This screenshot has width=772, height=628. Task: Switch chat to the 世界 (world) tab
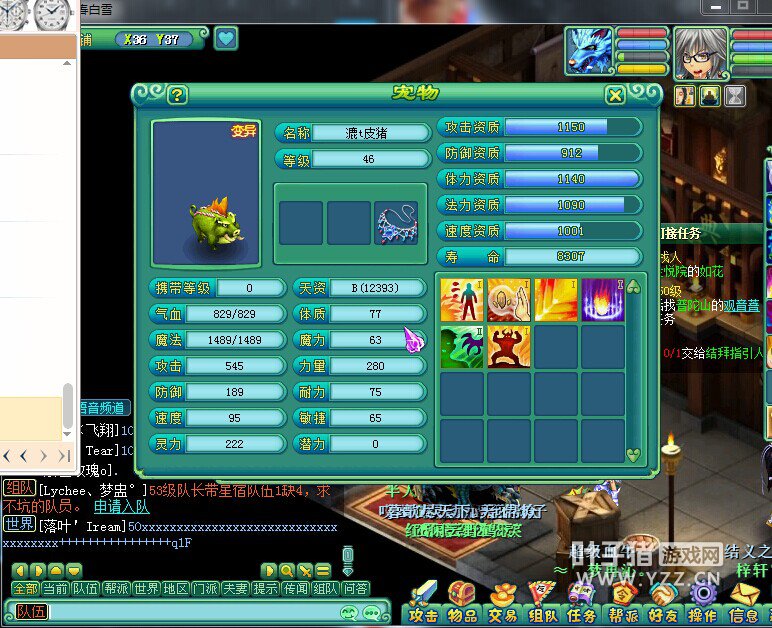pyautogui.click(x=146, y=589)
